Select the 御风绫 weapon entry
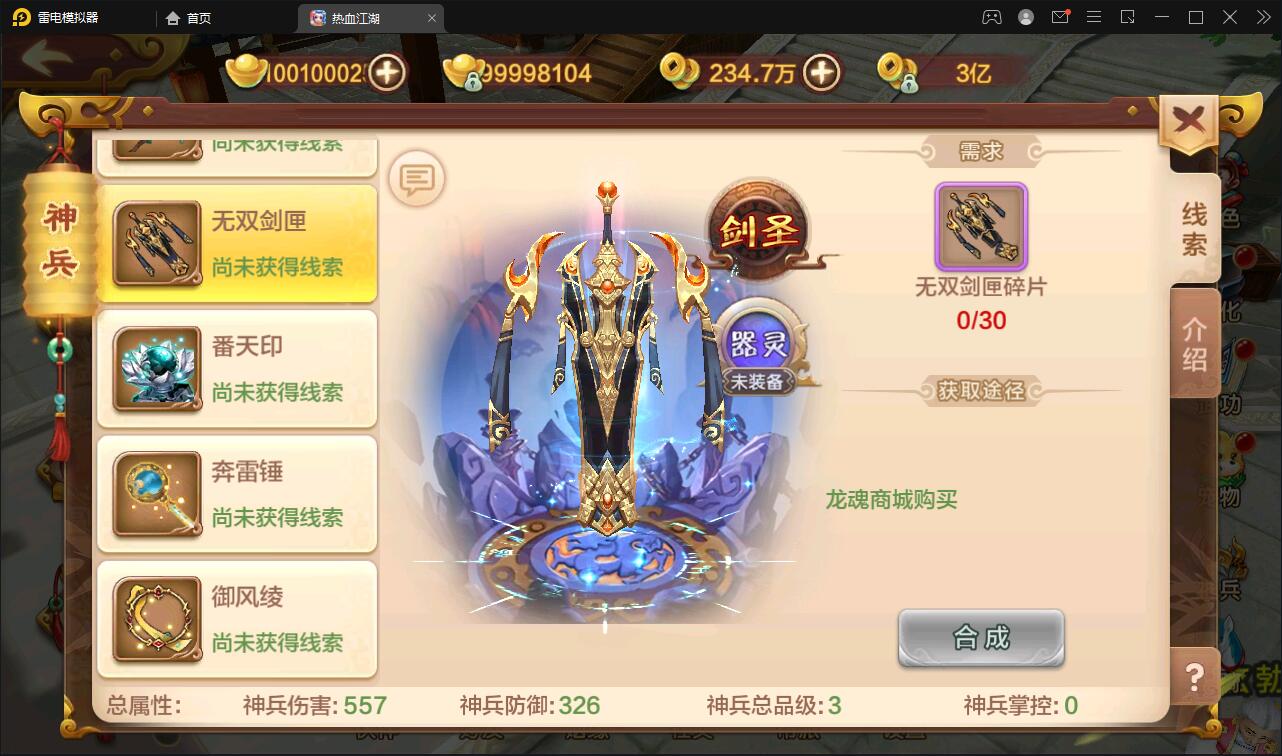This screenshot has height=756, width=1282. click(x=236, y=620)
